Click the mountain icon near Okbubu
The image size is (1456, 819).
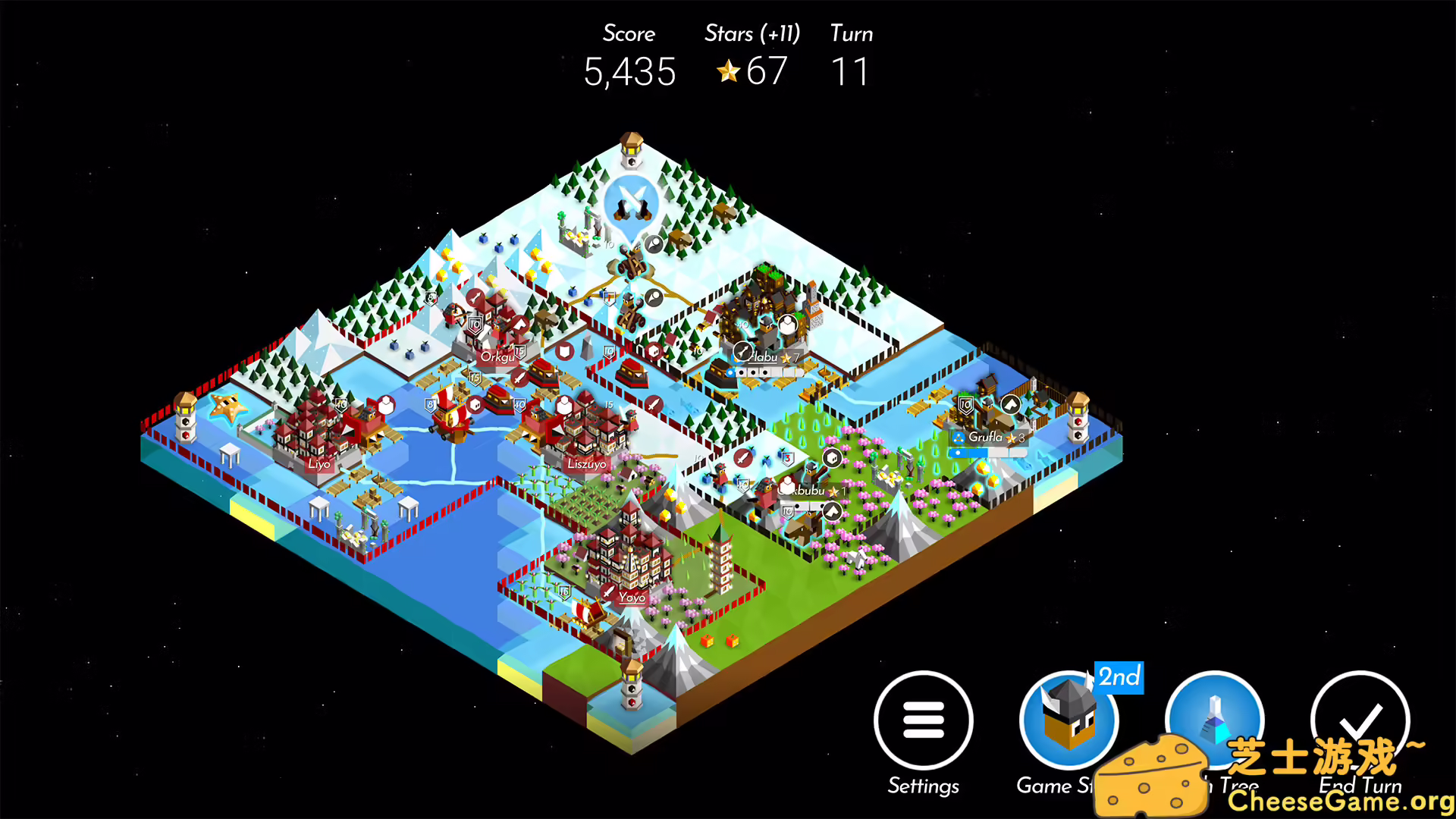[832, 510]
